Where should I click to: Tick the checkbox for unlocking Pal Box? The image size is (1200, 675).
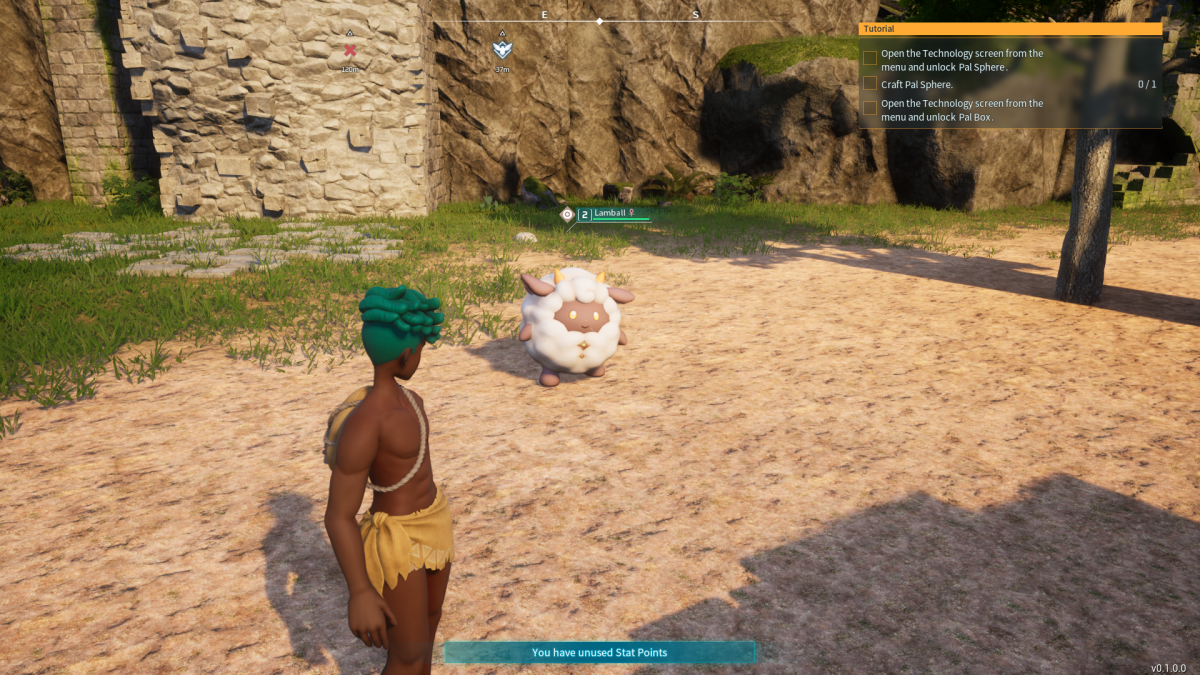pyautogui.click(x=870, y=108)
